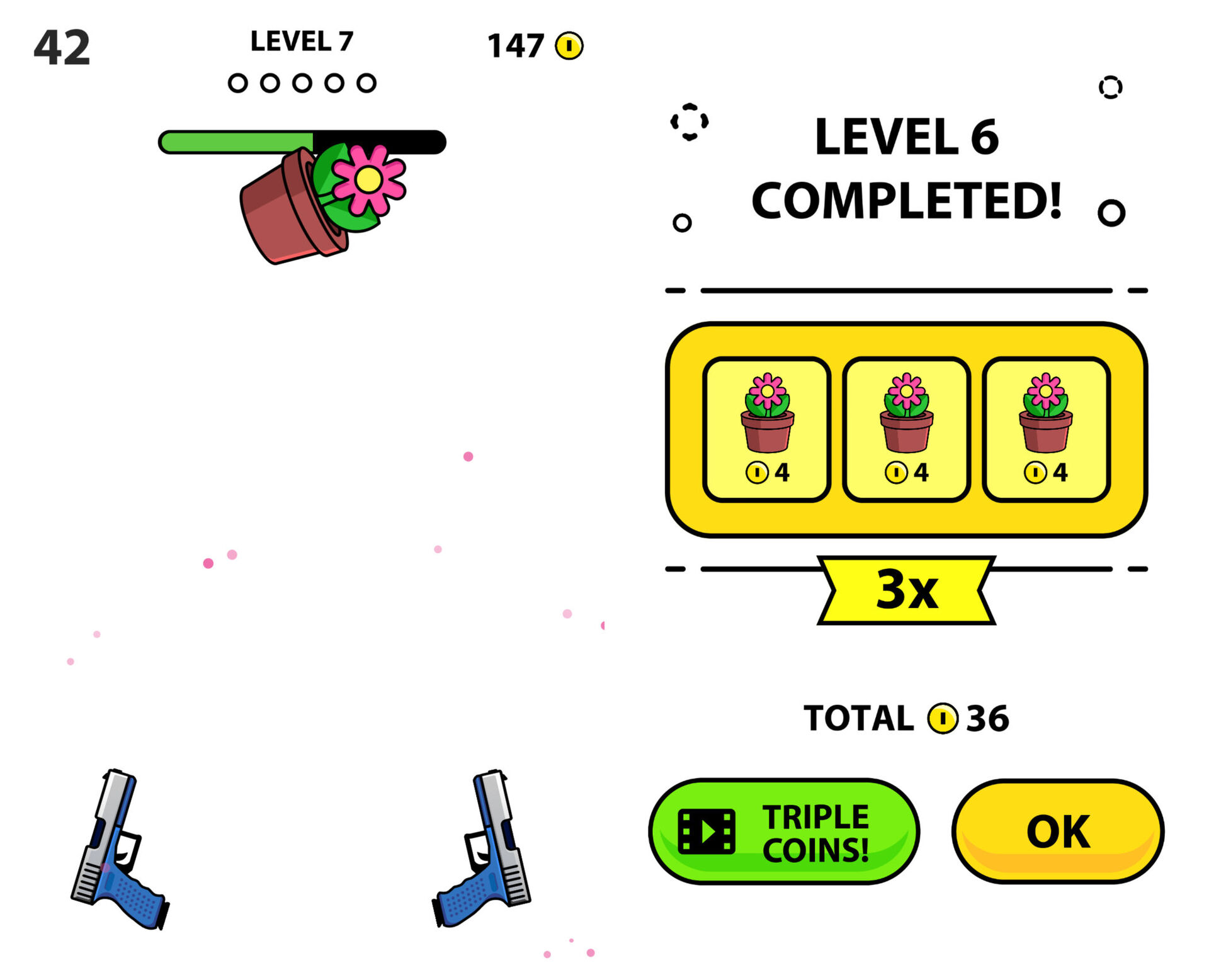Click the LEVEL 7 header

click(301, 41)
